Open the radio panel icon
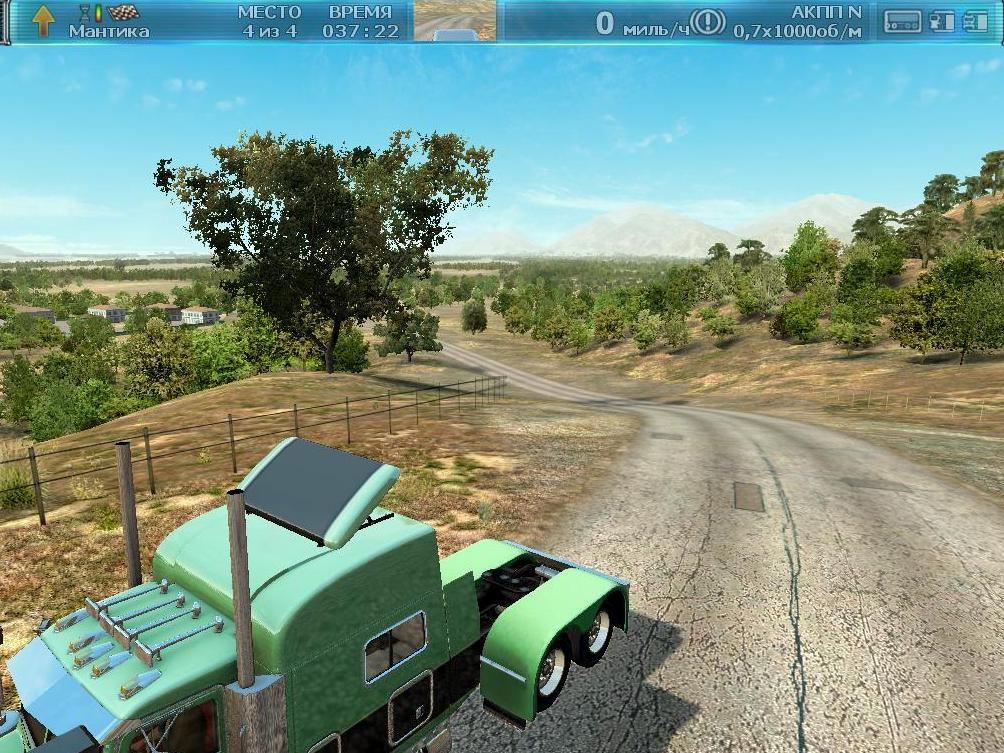Viewport: 1004px width, 753px height. coord(903,21)
